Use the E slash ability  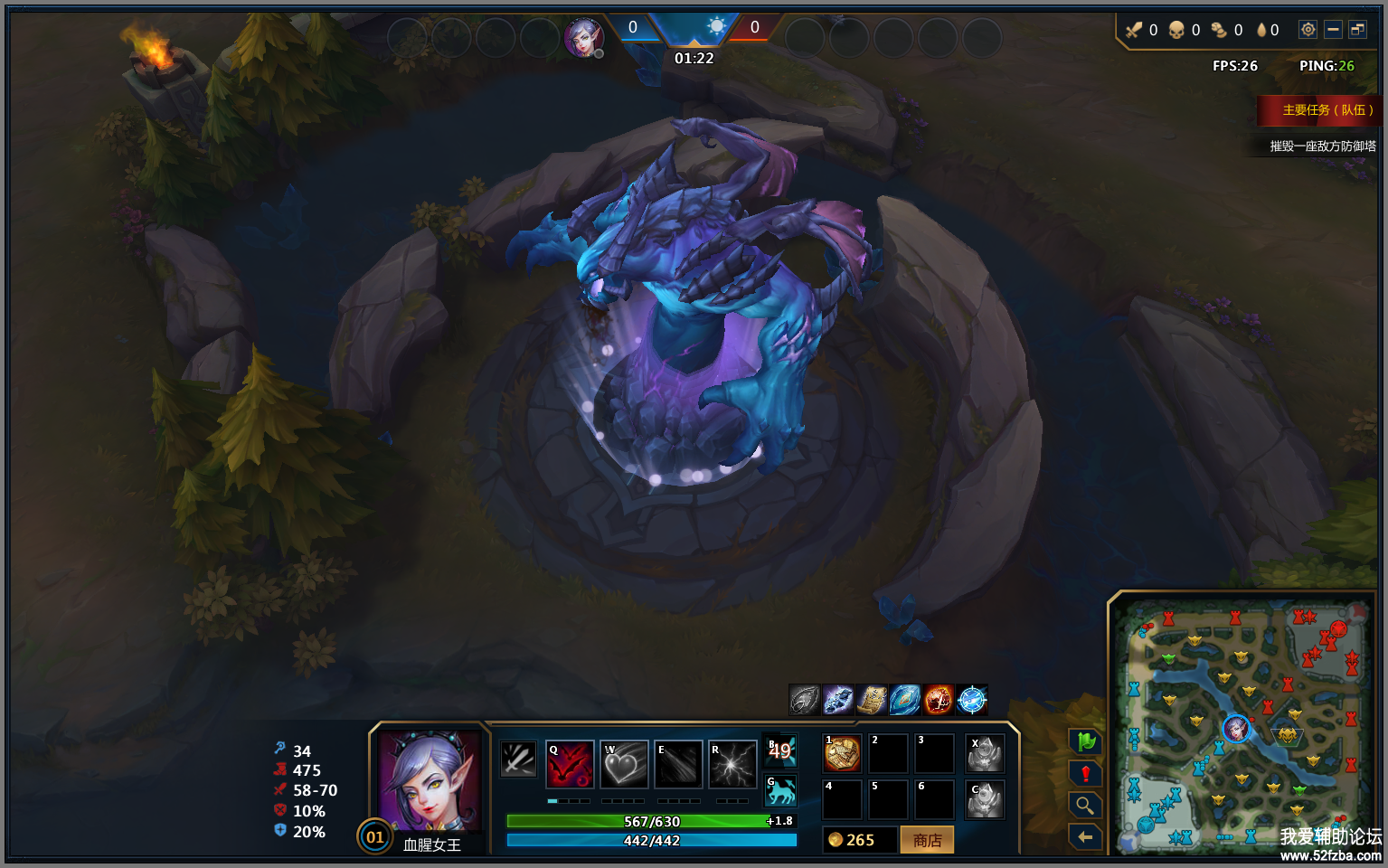(678, 765)
